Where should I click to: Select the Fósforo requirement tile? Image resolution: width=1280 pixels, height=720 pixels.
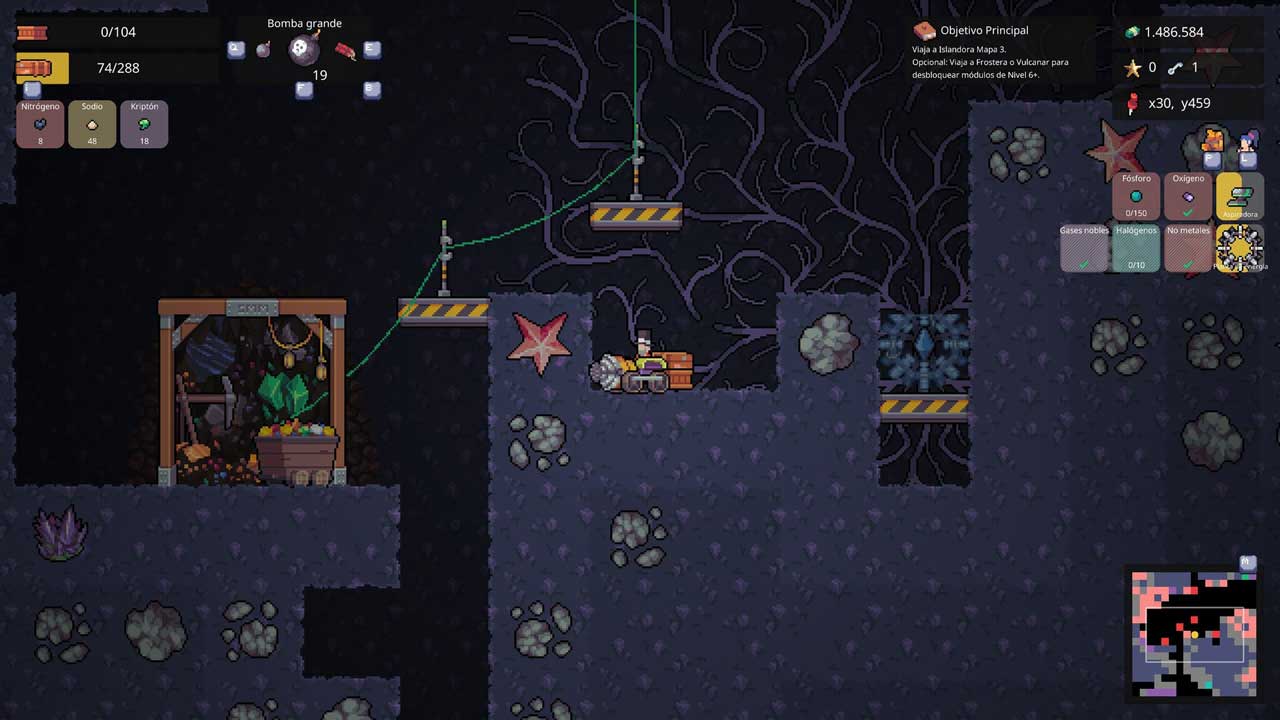(1136, 196)
